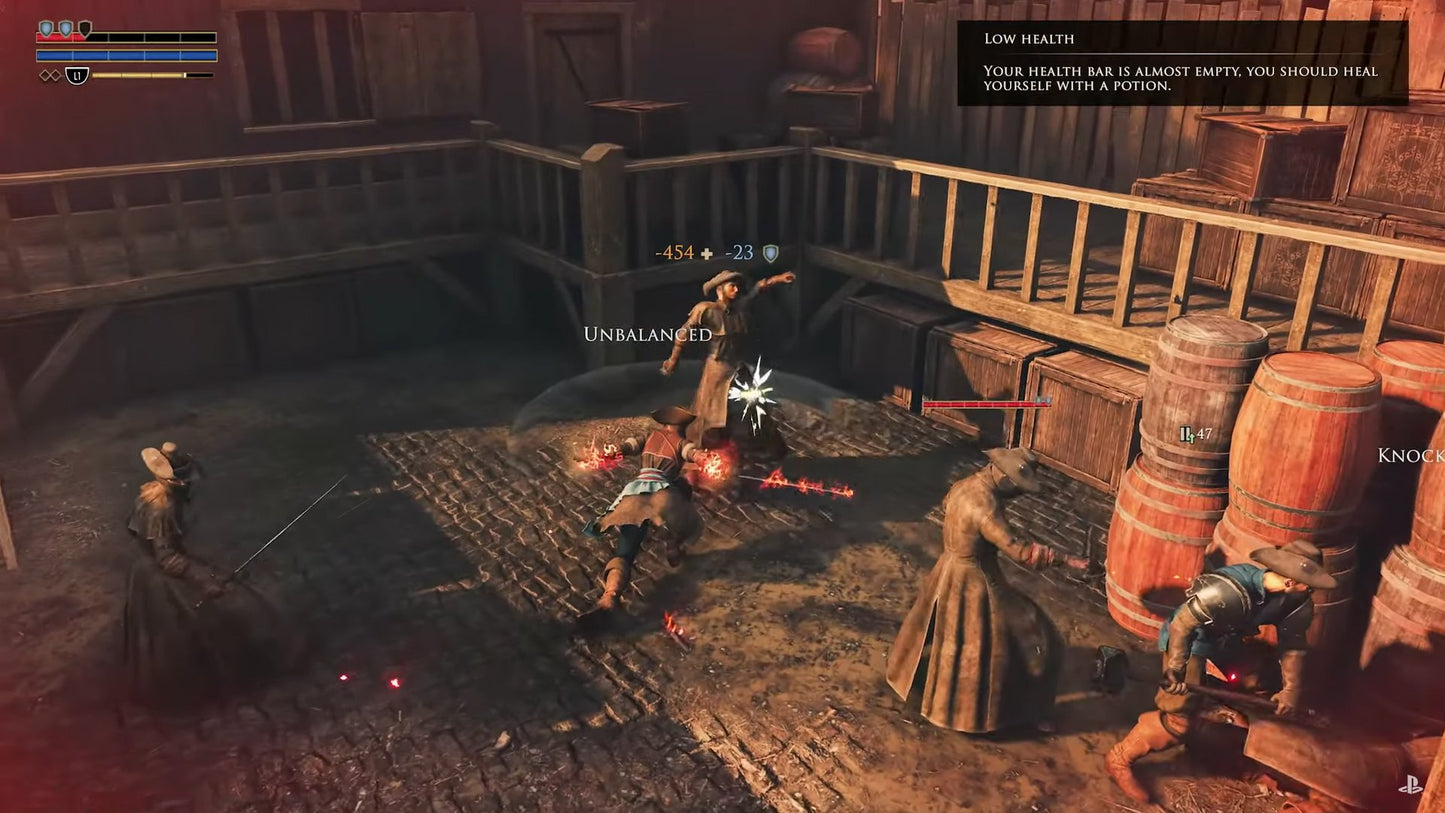This screenshot has width=1445, height=813.
Task: Toggle the middle shield in the armor row
Action: (66, 26)
